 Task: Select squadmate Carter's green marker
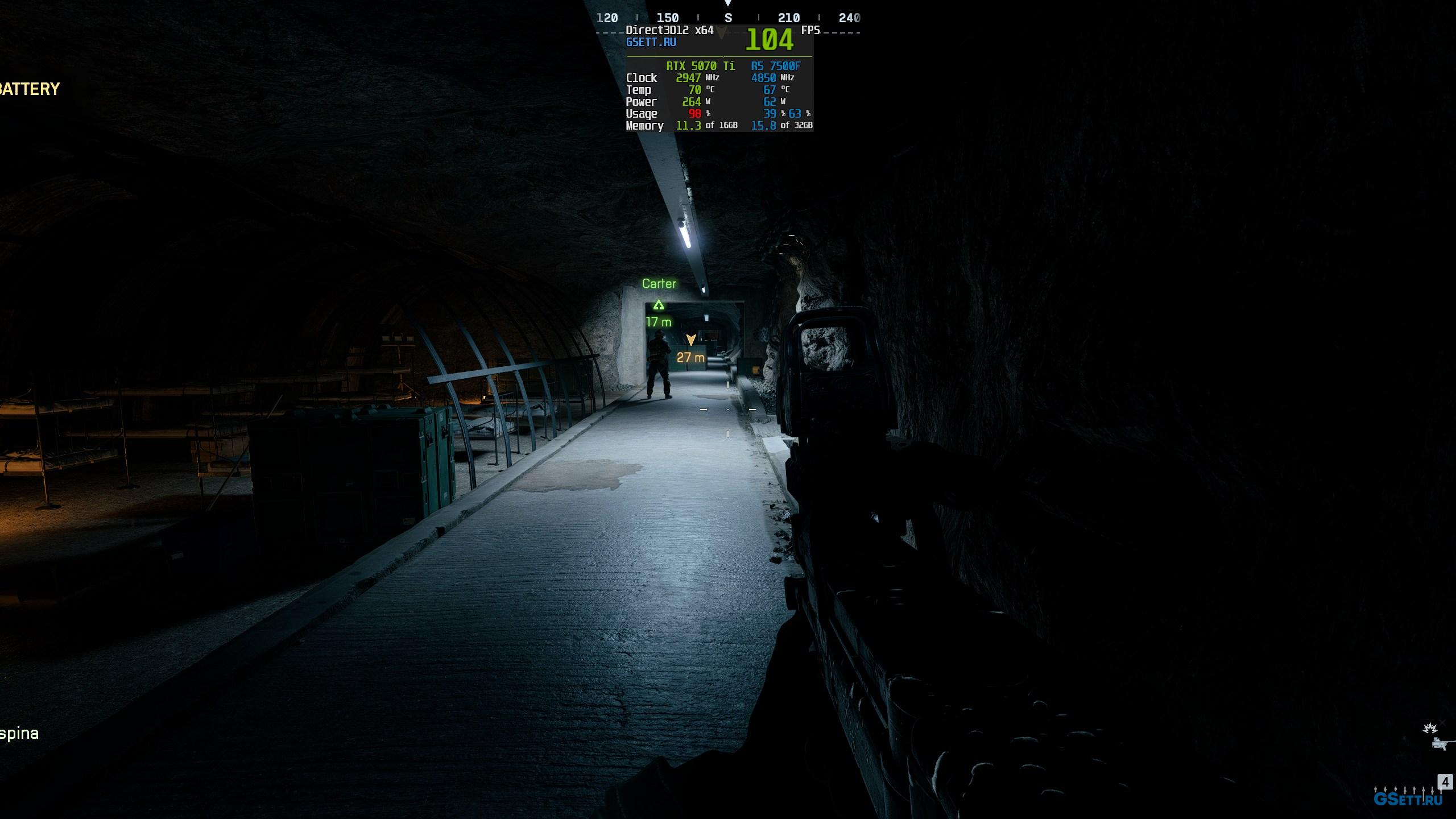tap(659, 305)
